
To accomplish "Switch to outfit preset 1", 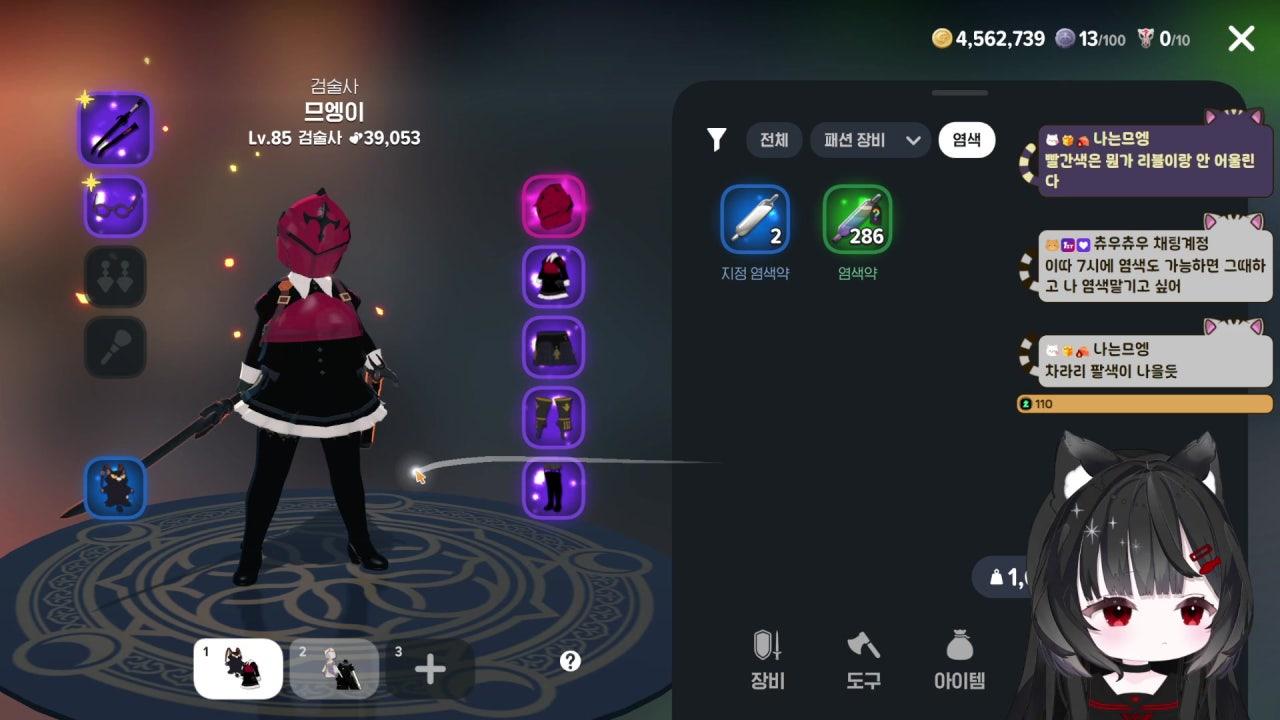I will click(238, 668).
